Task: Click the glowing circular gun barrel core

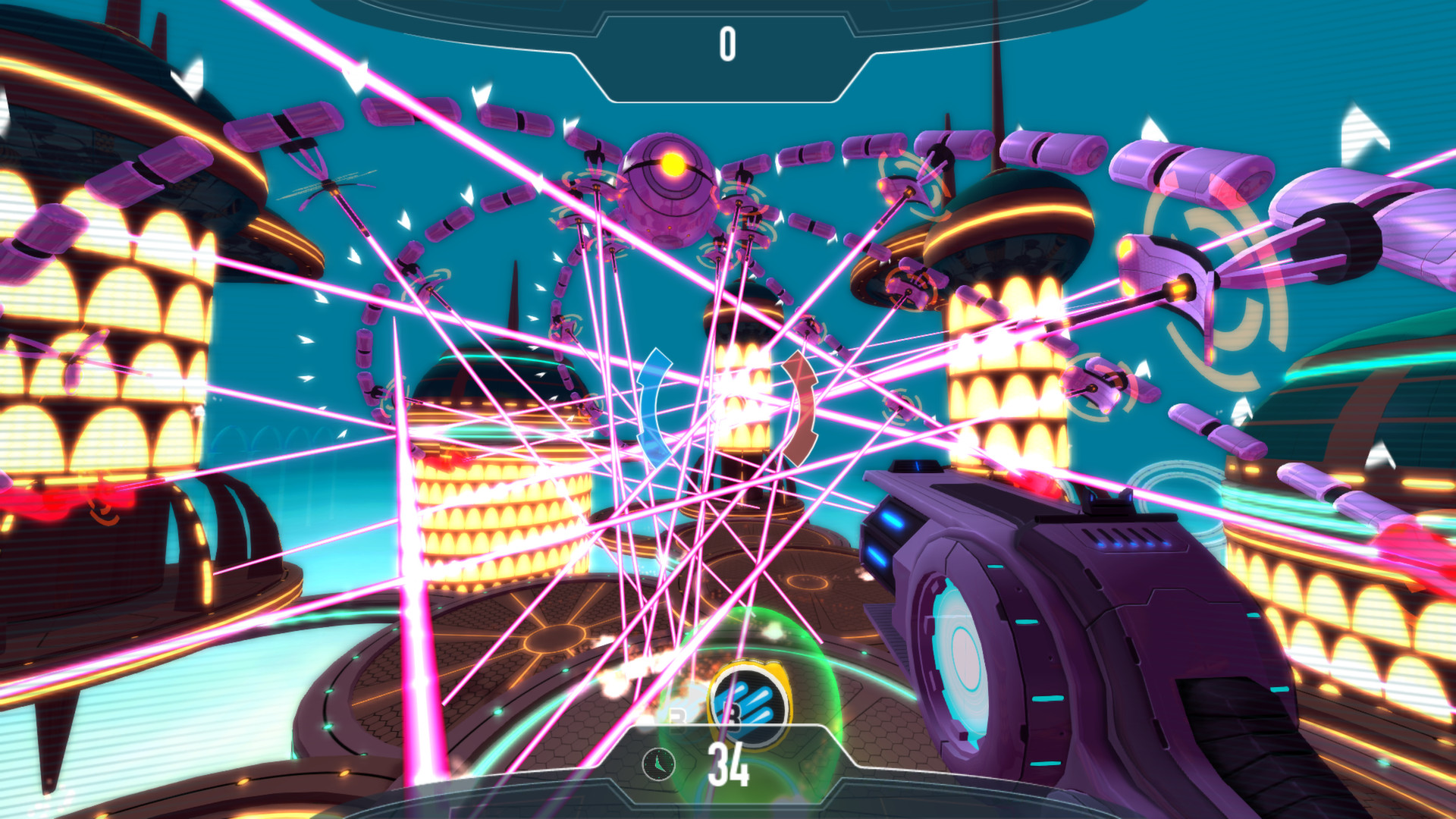Action: tap(965, 656)
